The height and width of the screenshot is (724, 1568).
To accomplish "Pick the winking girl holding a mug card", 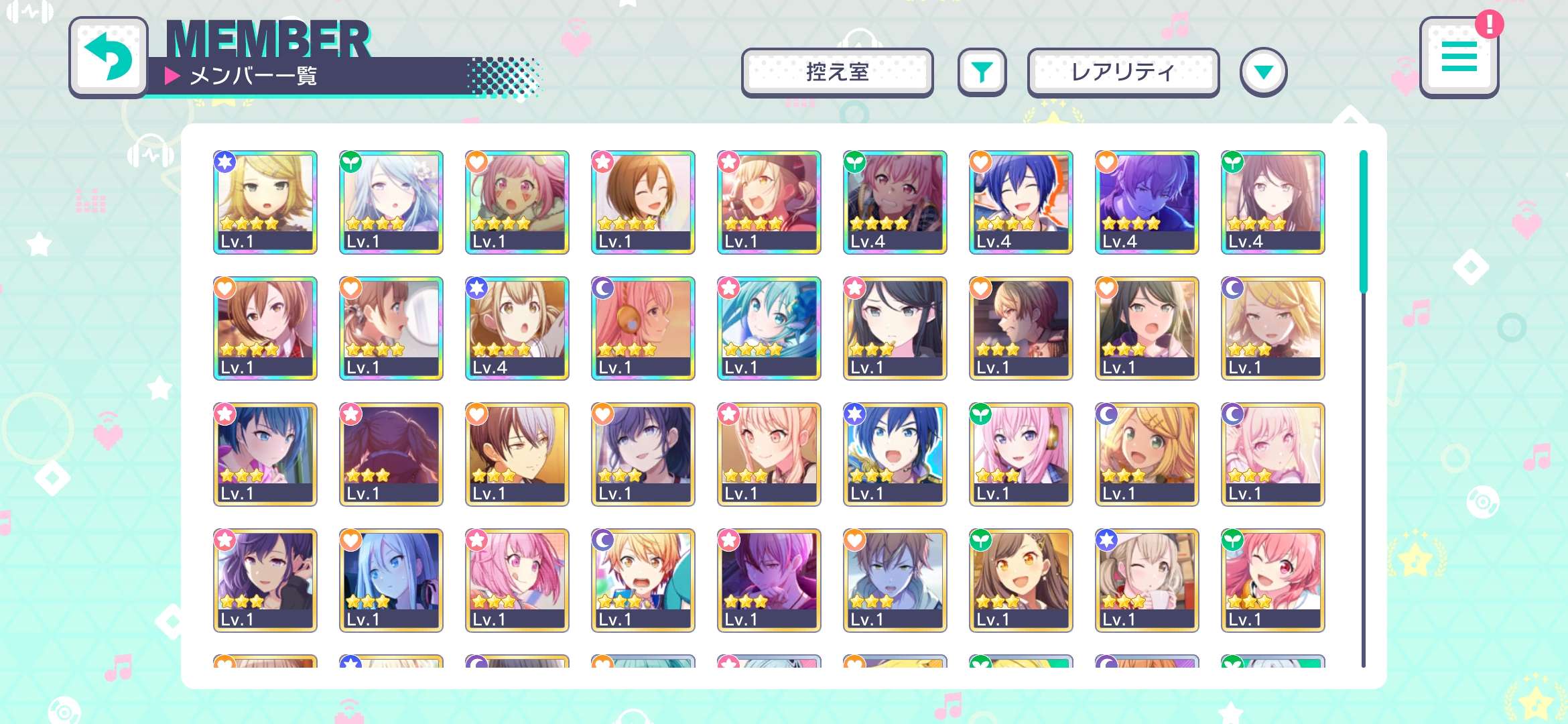I will tap(1147, 580).
